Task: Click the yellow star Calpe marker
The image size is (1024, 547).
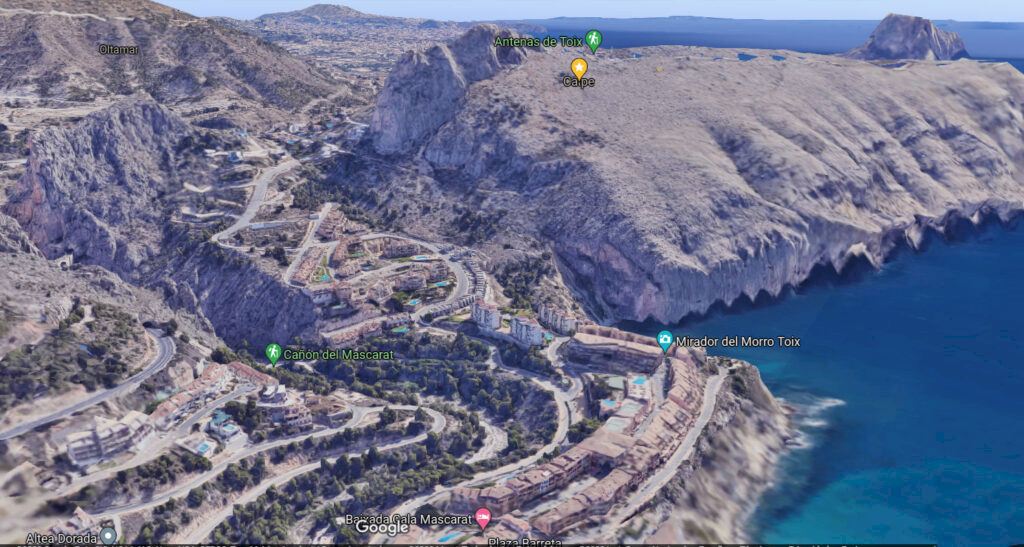Action: point(578,68)
